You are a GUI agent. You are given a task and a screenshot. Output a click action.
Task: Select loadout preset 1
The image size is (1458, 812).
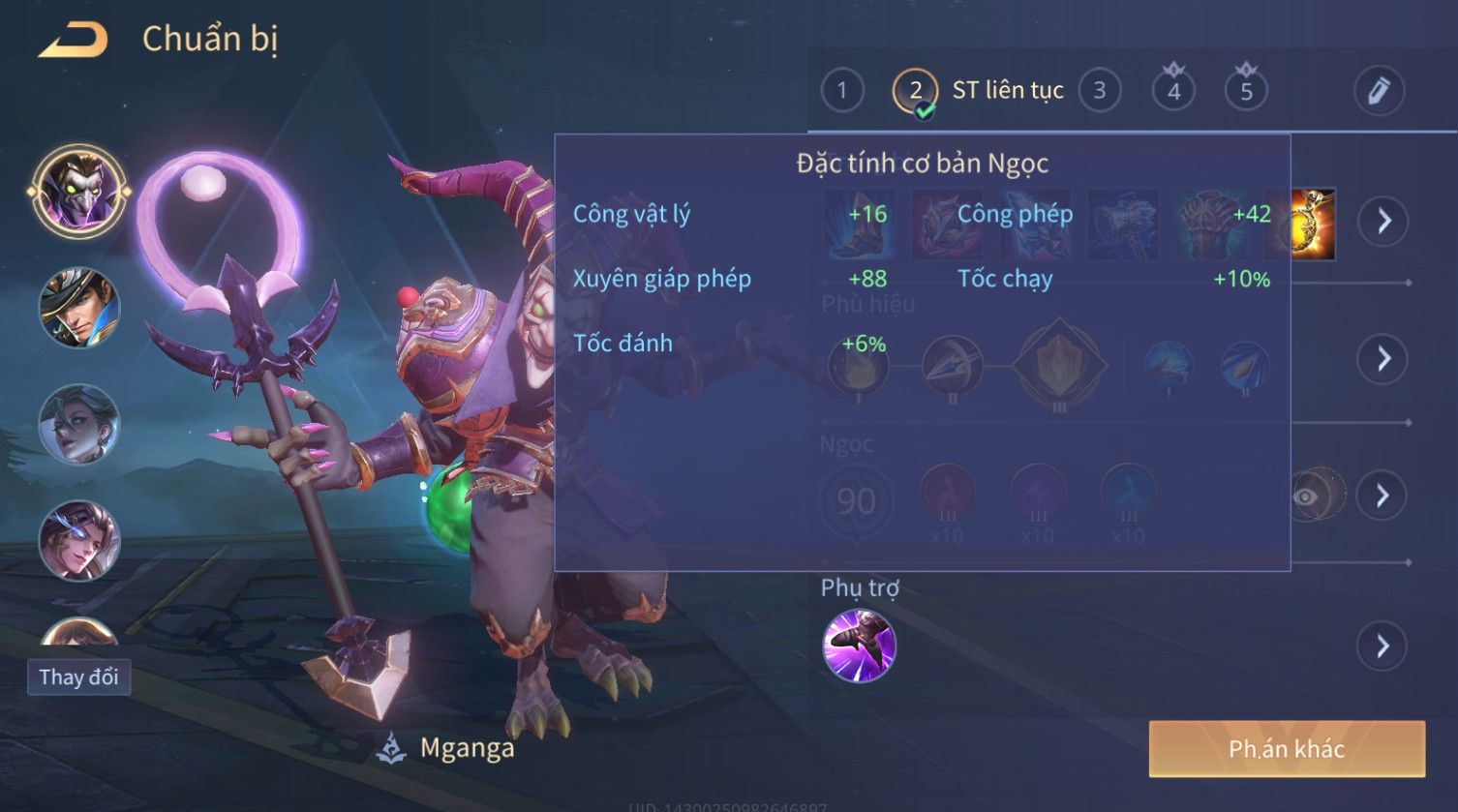[841, 91]
